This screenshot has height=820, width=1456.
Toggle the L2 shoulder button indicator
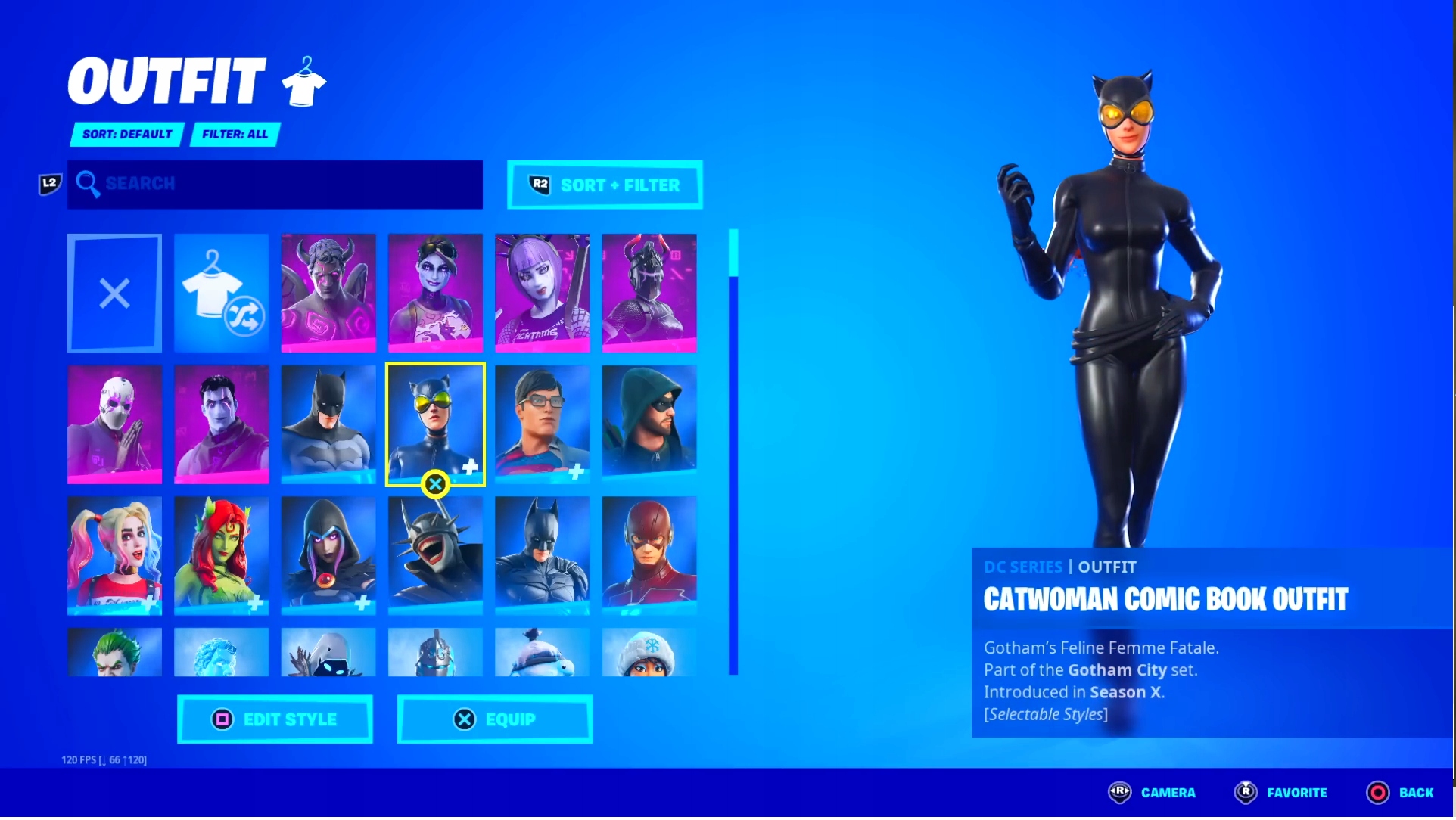coord(48,183)
